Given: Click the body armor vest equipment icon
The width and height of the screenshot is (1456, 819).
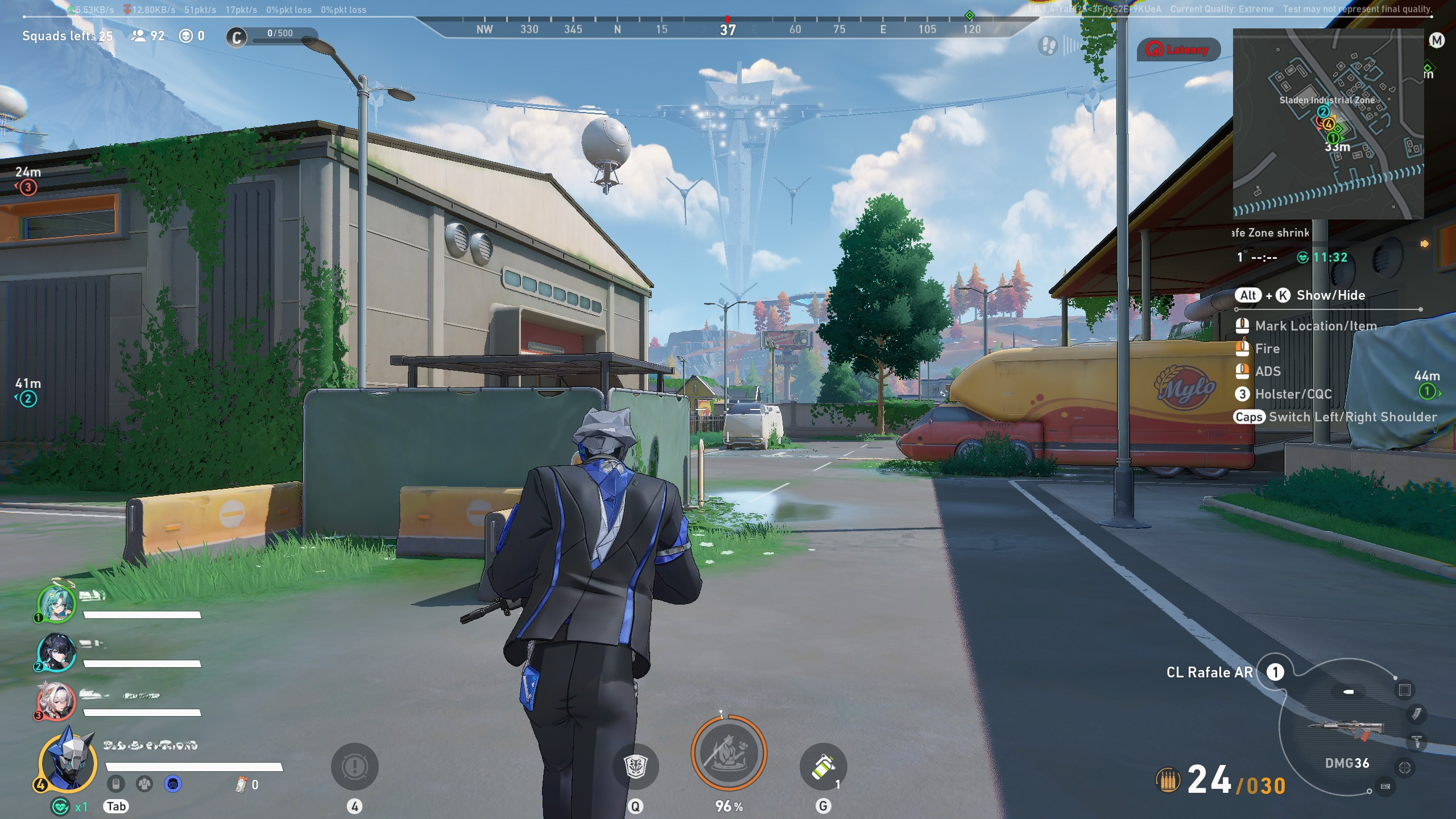Looking at the screenshot, I should pos(144,784).
